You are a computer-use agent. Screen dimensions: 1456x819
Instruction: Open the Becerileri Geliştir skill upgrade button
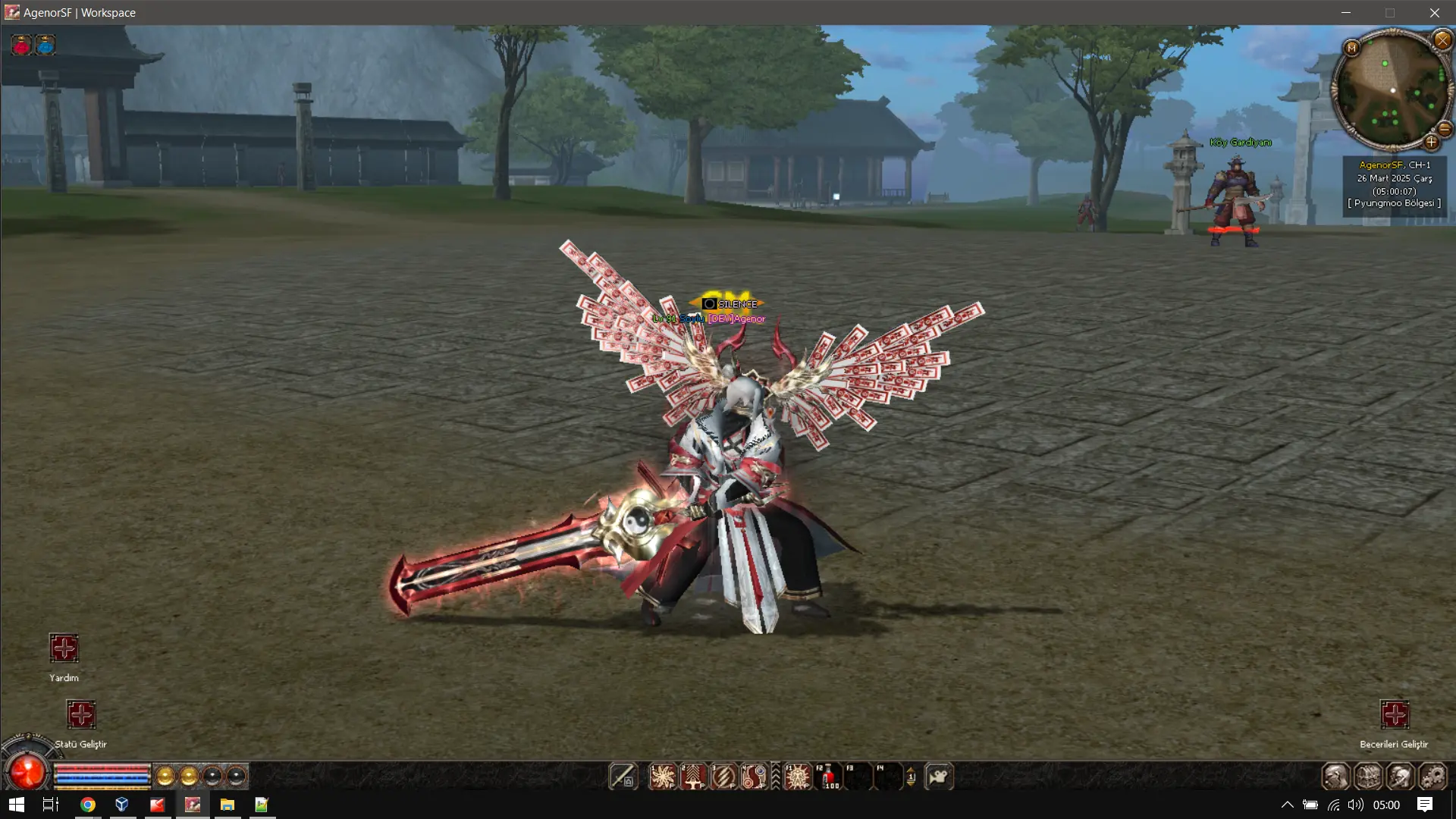[1394, 714]
